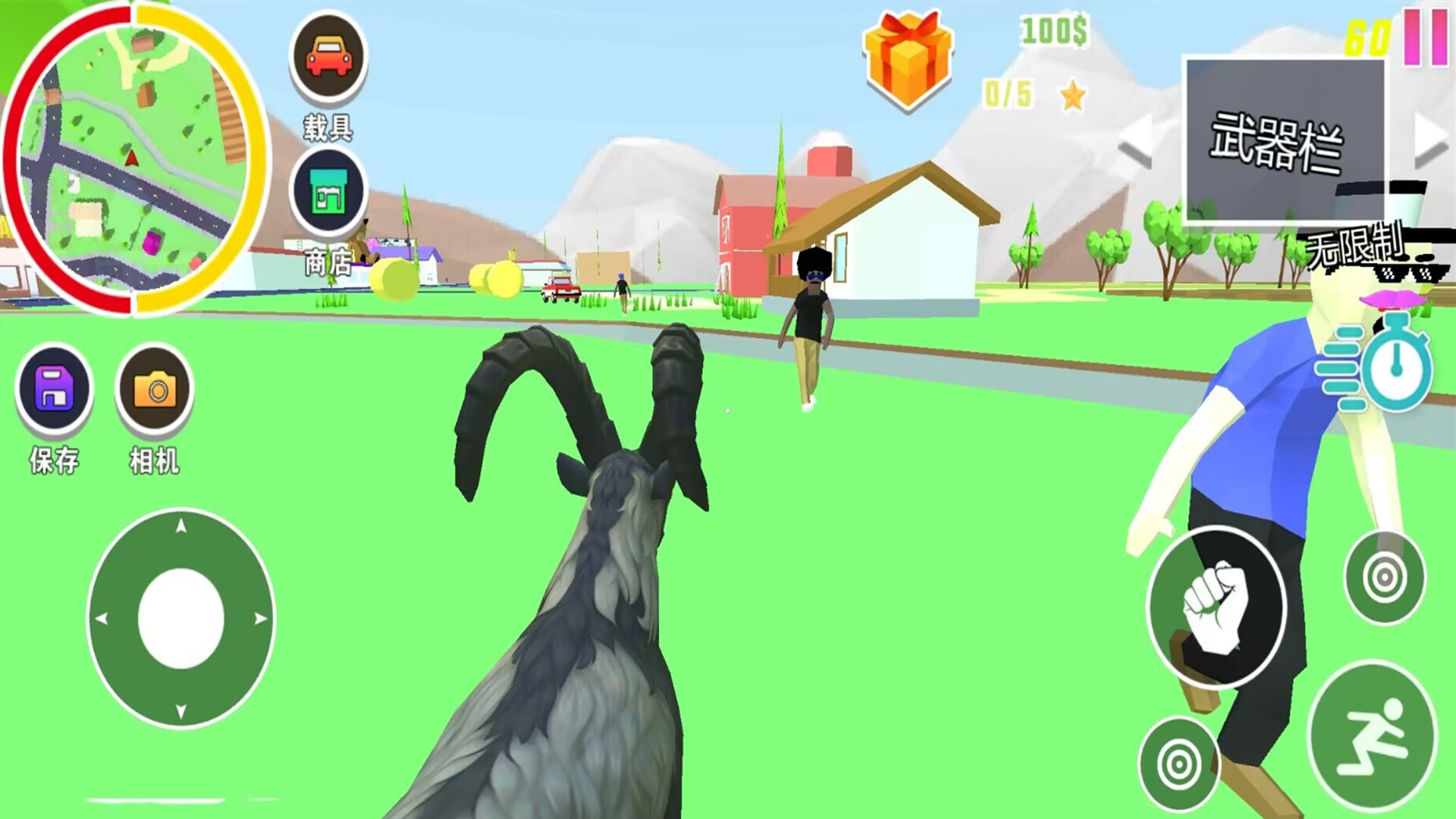Click the white movement joystick knob
1456x819 pixels.
[180, 618]
